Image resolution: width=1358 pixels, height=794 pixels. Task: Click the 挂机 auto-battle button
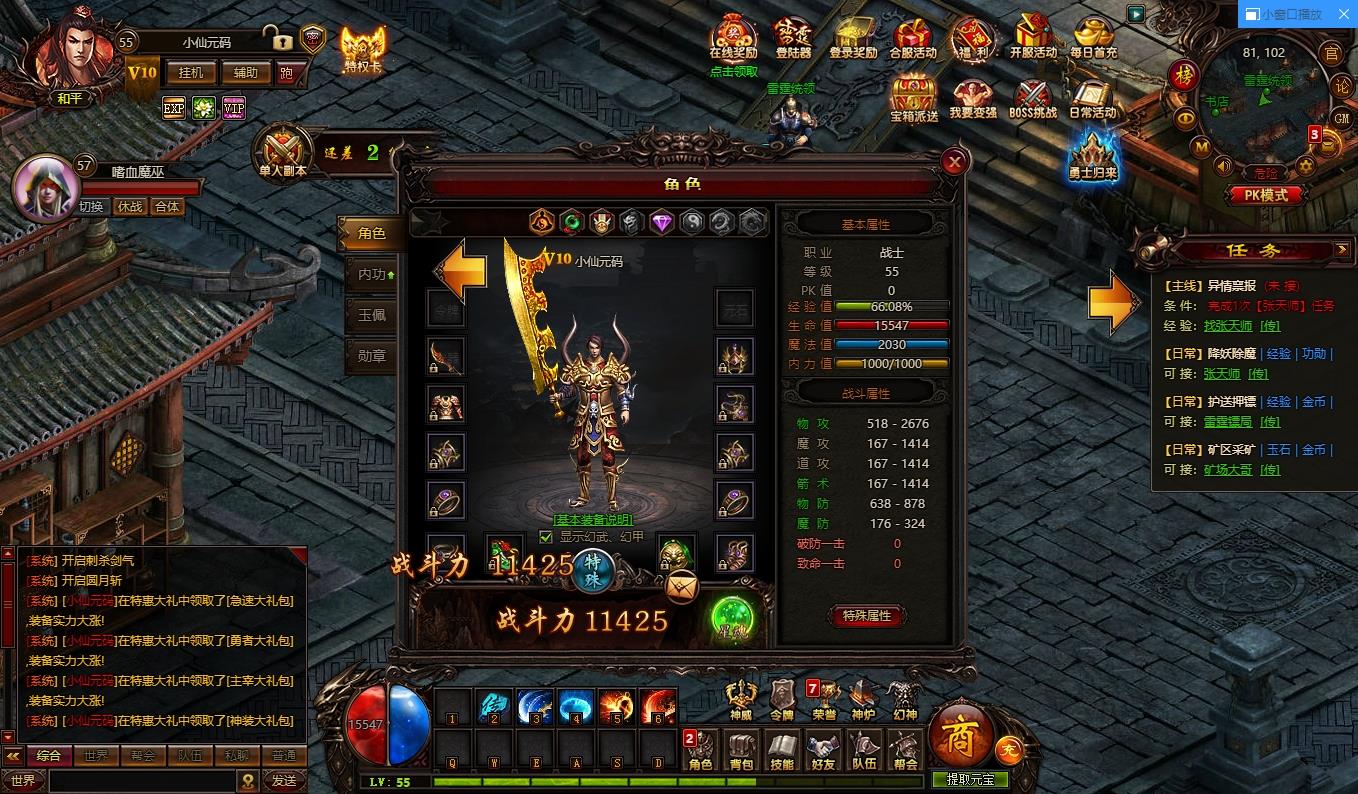191,72
